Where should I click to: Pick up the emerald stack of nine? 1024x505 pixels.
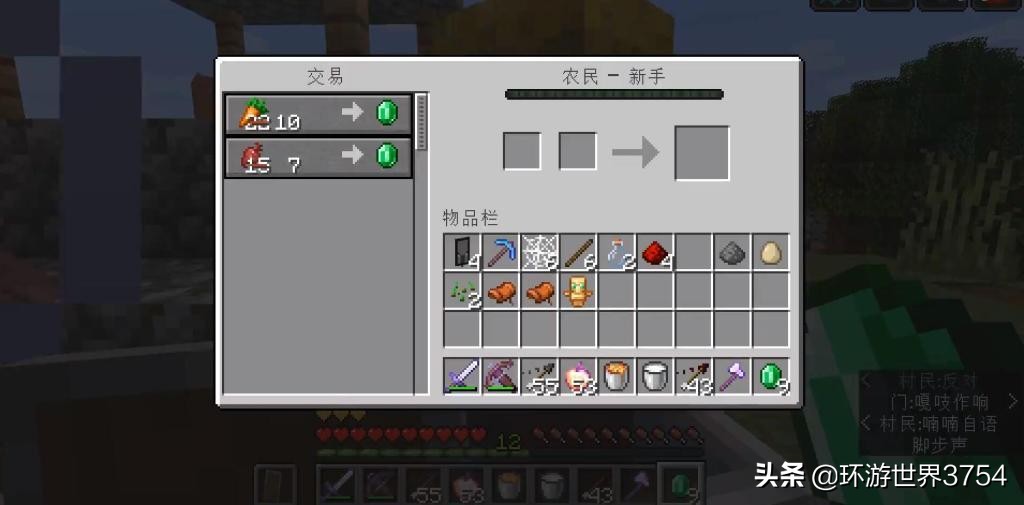pyautogui.click(x=771, y=376)
